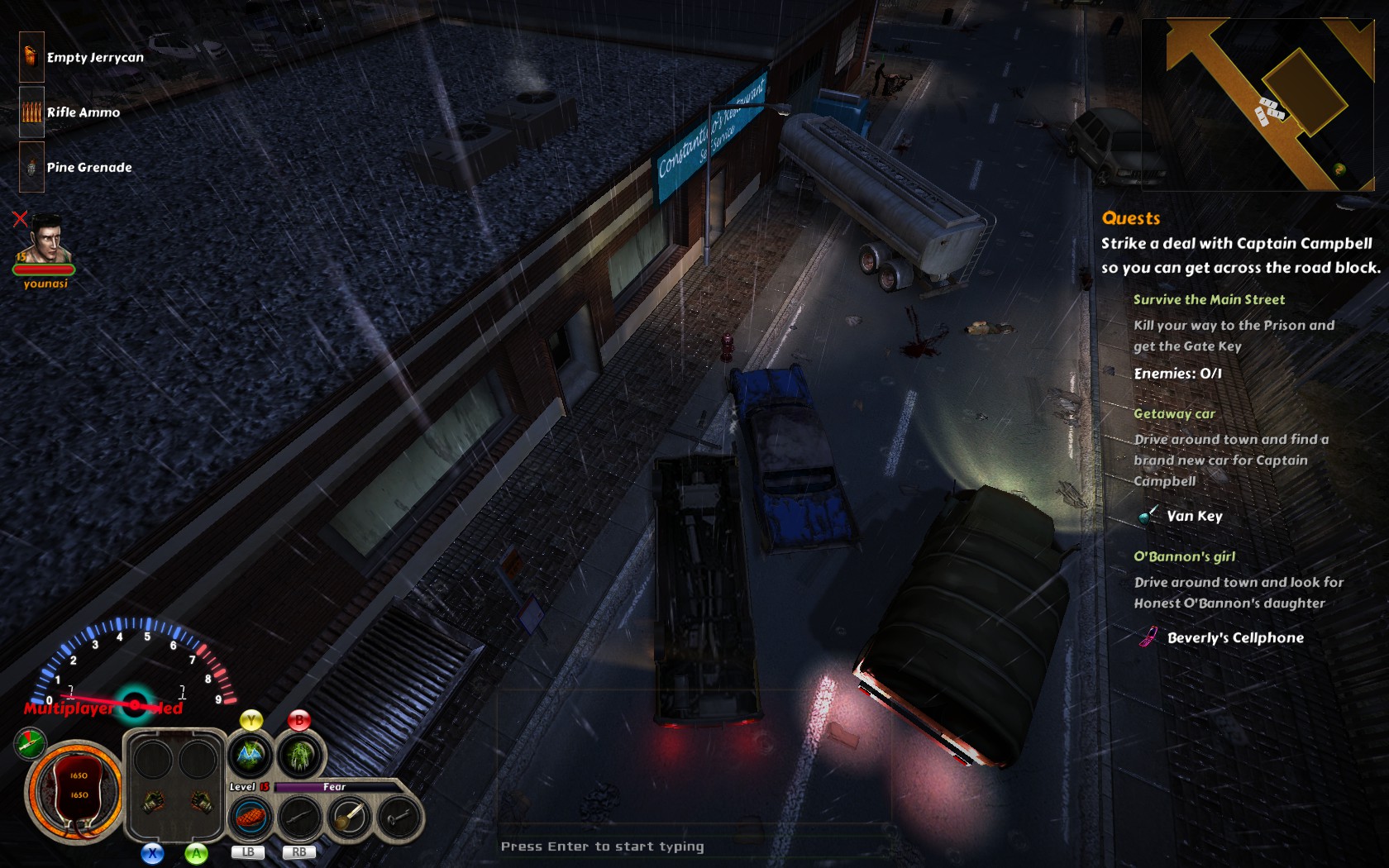Select the frying pan melee slot
1389x868 pixels.
[350, 818]
